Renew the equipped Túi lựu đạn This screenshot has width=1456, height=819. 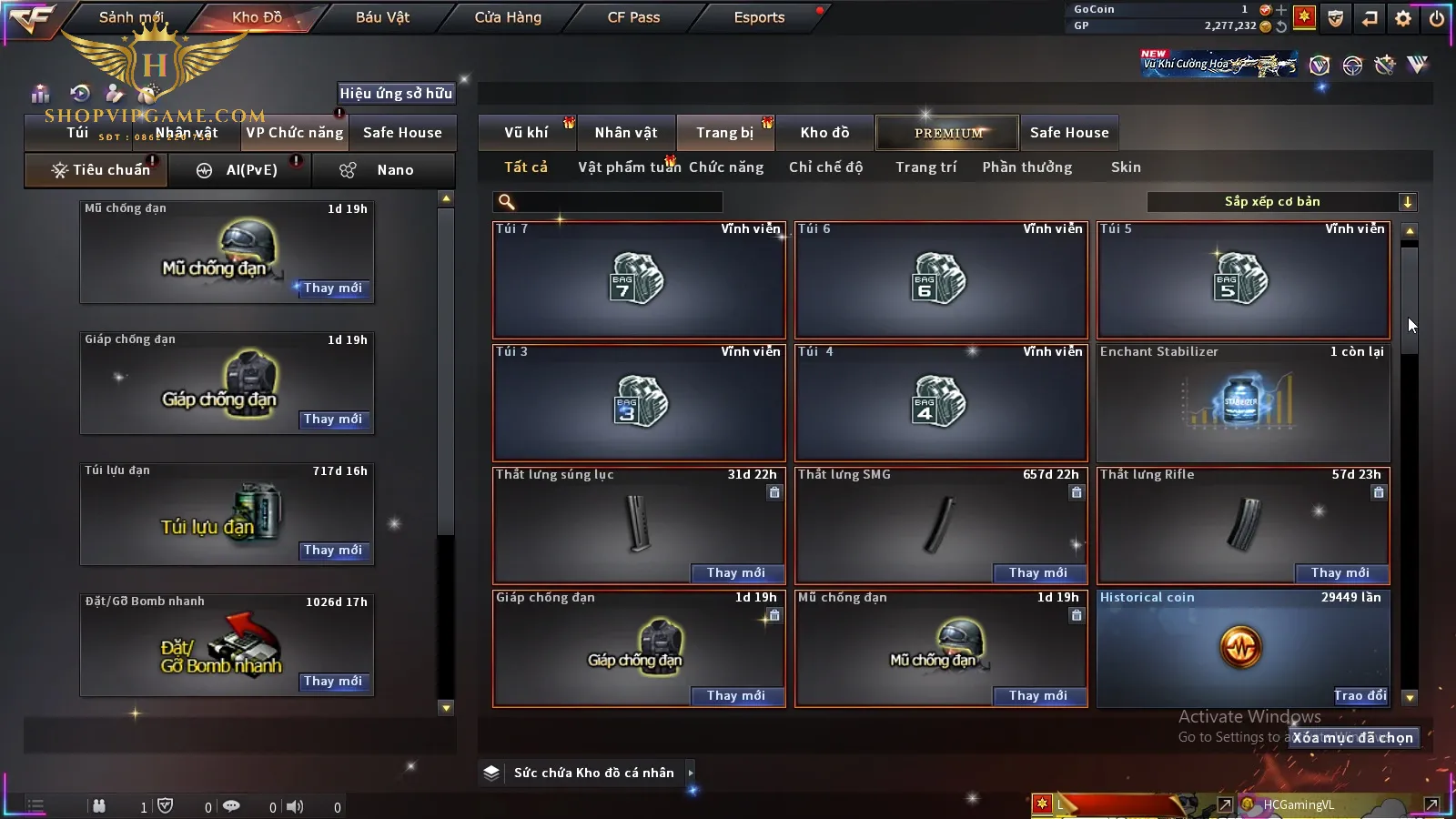coord(333,551)
